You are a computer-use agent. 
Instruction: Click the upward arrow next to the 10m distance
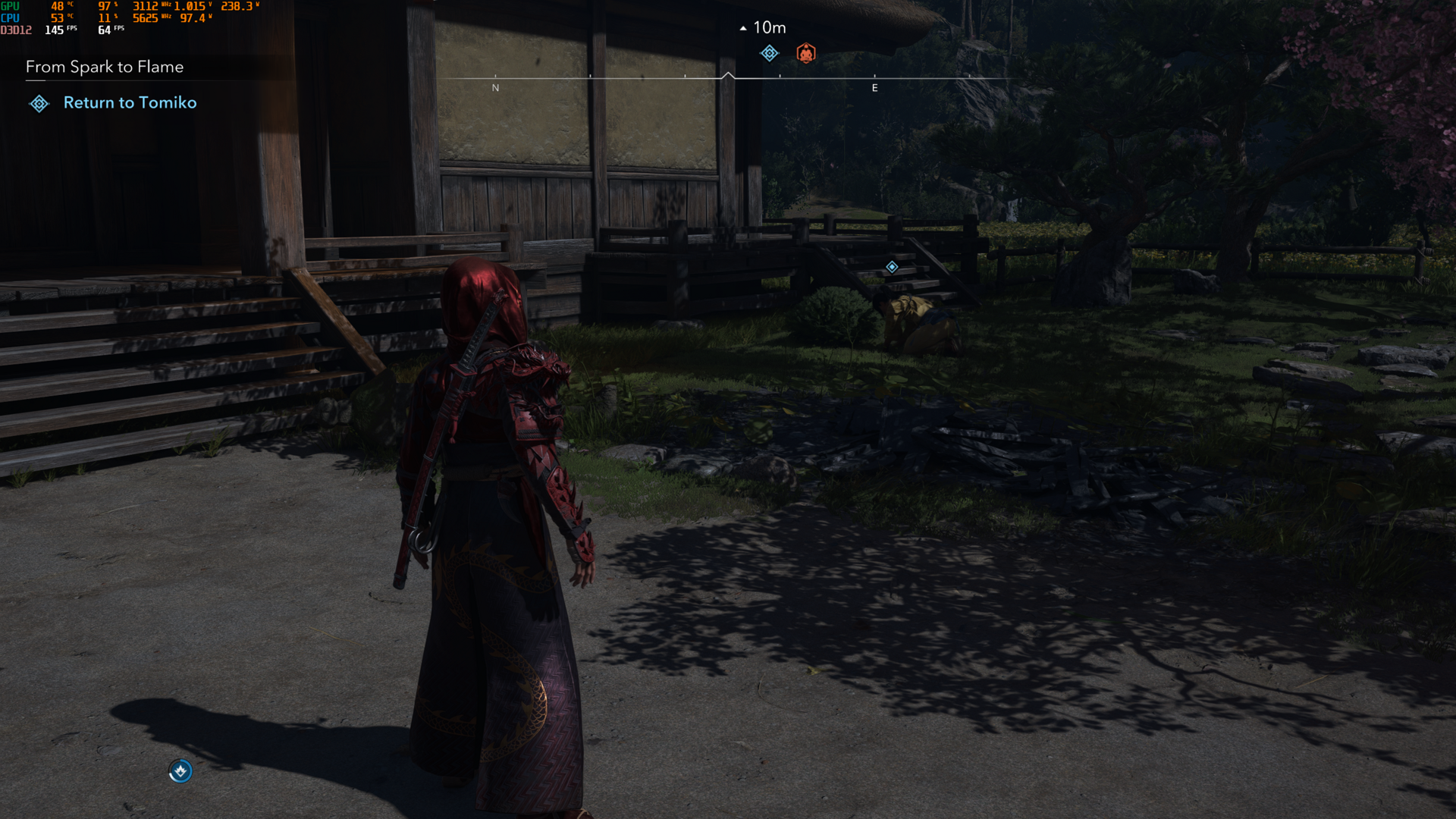tap(742, 27)
